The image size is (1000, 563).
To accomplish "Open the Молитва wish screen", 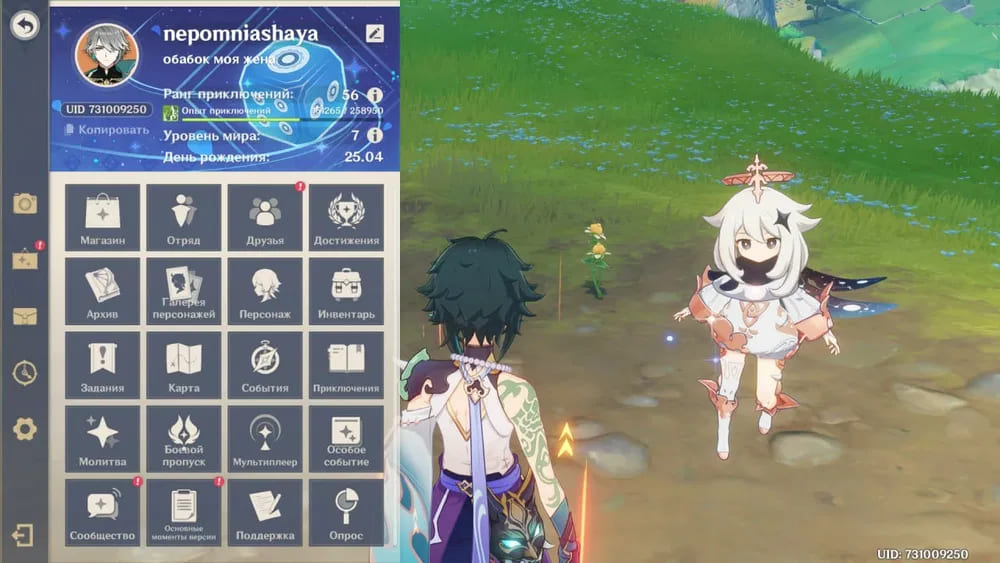I will tap(102, 438).
